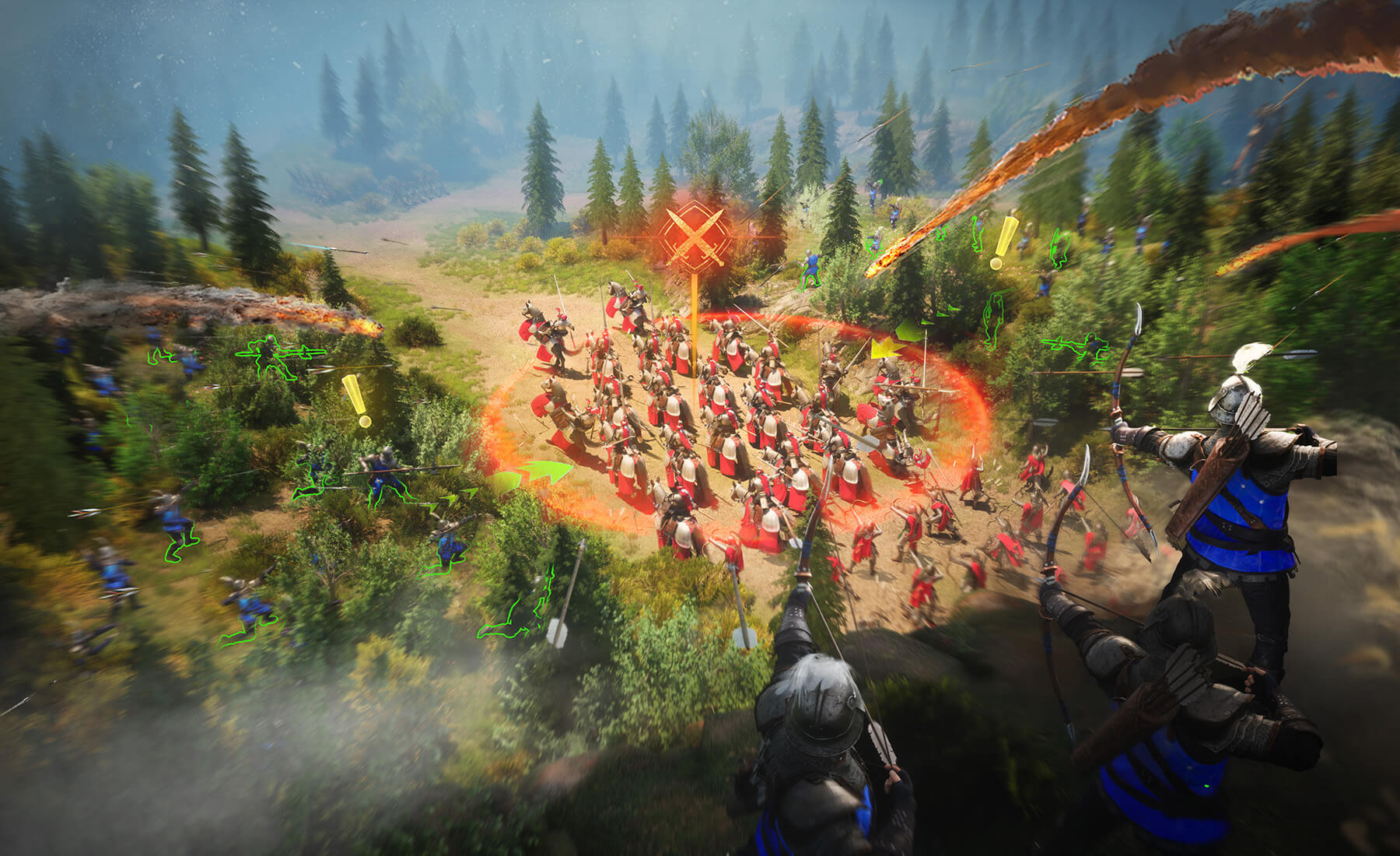The width and height of the screenshot is (1400, 856).
Task: Select the green-outlined crossbowman silhouette
Action: pyautogui.click(x=1075, y=348)
